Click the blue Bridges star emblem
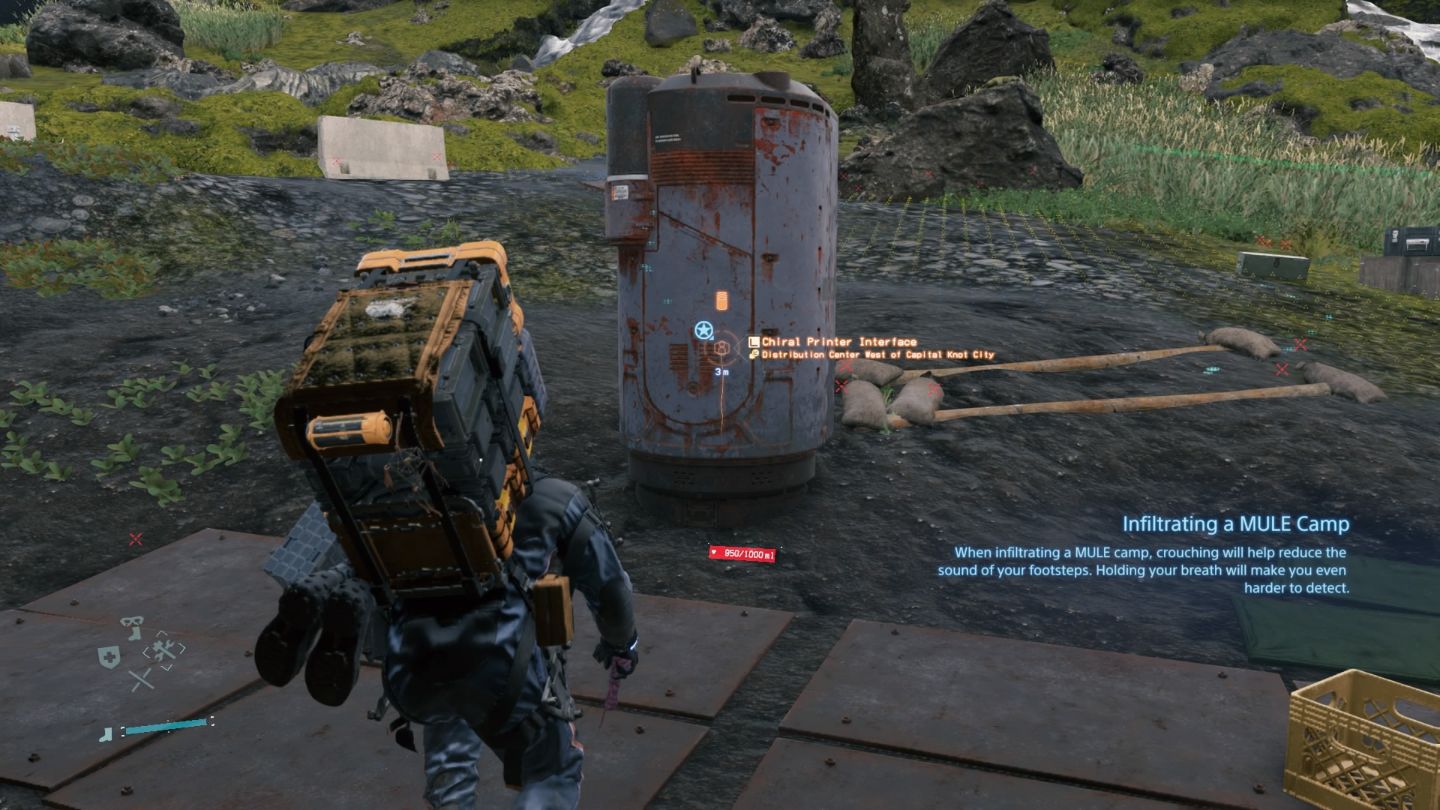The image size is (1440, 810). point(704,330)
